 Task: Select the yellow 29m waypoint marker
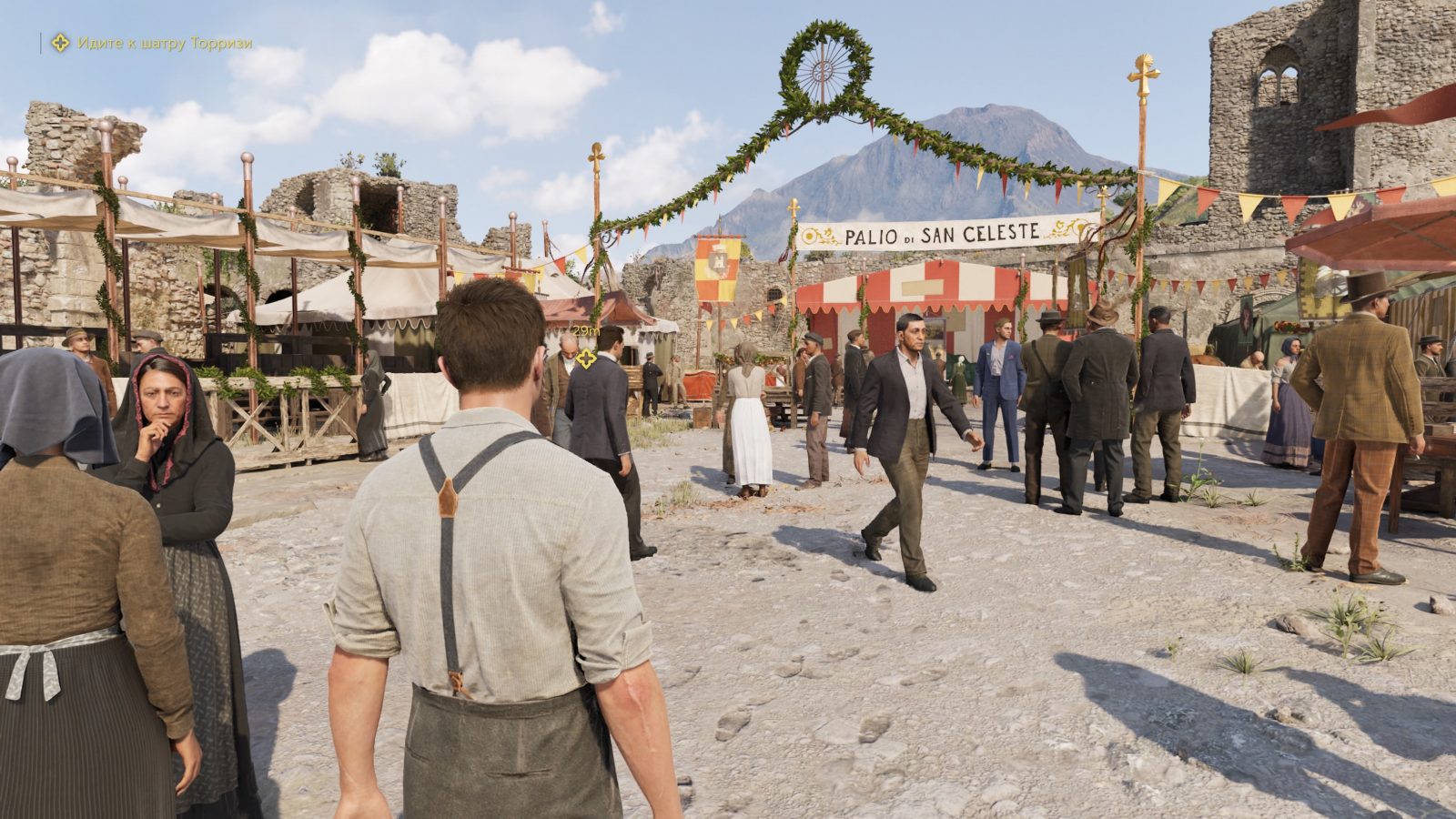pos(586,359)
